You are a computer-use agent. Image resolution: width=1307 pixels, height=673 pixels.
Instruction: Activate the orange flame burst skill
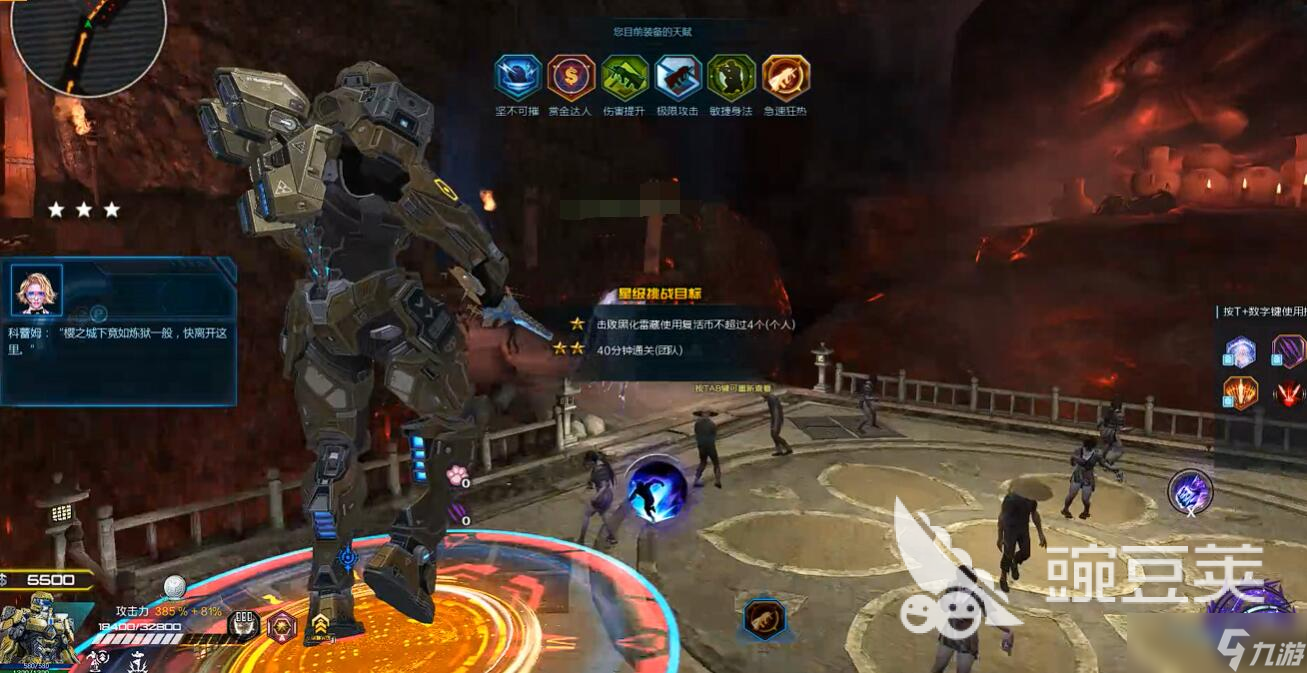click(x=1241, y=393)
